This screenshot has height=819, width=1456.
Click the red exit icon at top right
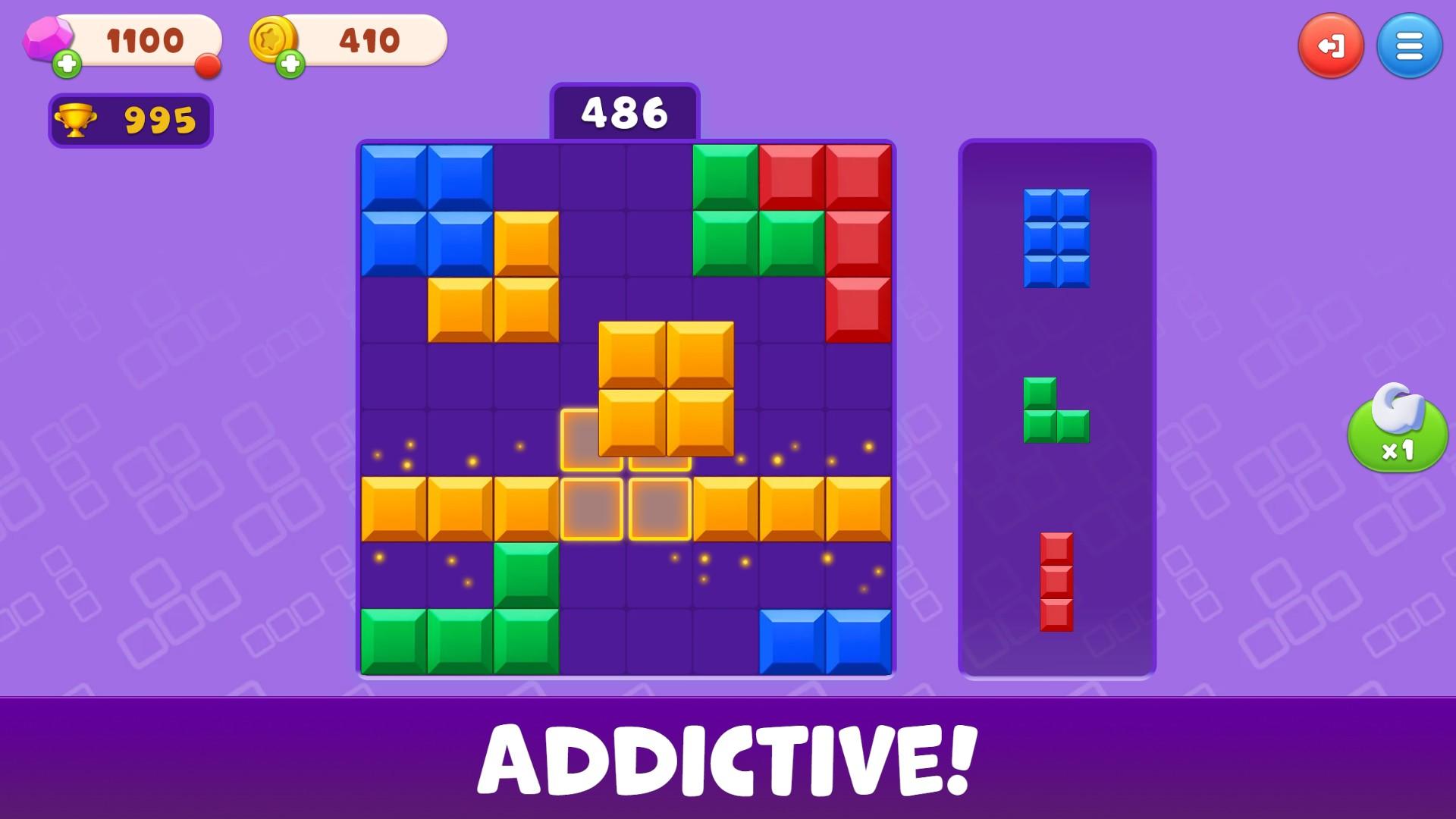(1332, 45)
